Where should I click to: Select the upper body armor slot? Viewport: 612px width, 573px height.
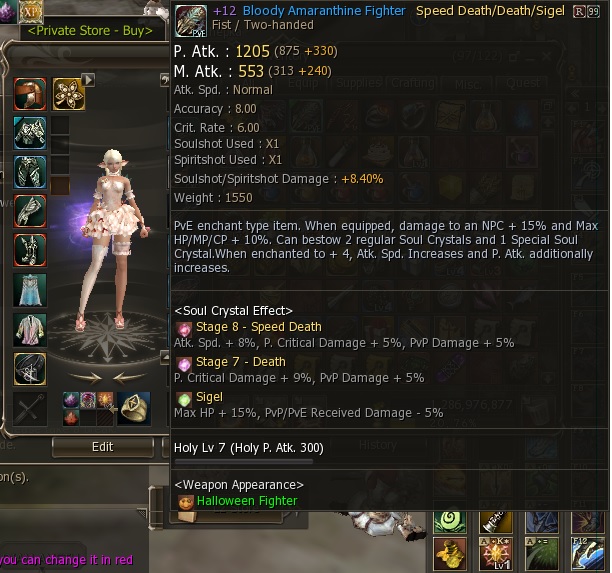(x=30, y=132)
